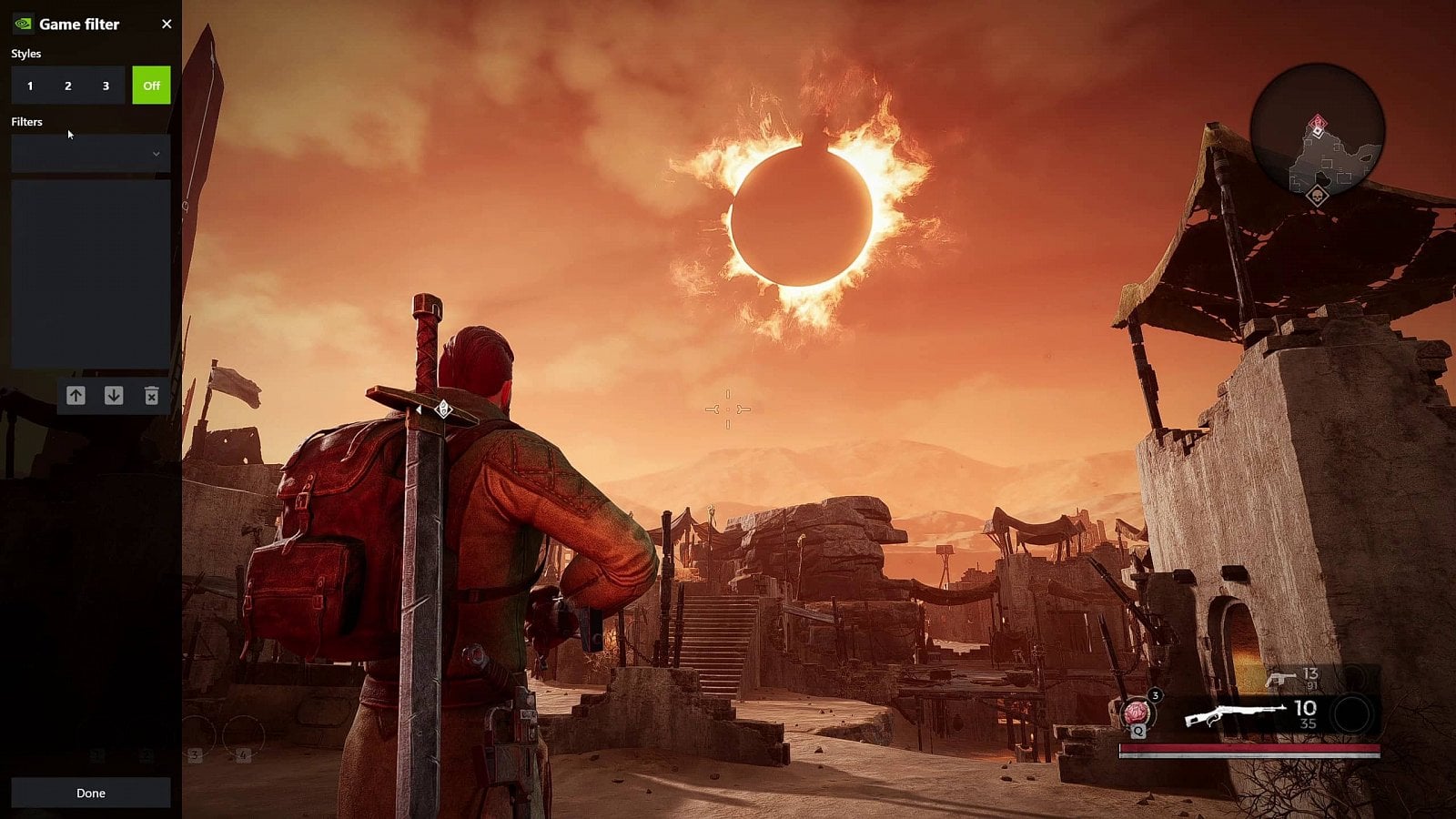This screenshot has height=819, width=1456.
Task: Move selected filter up
Action: (76, 395)
